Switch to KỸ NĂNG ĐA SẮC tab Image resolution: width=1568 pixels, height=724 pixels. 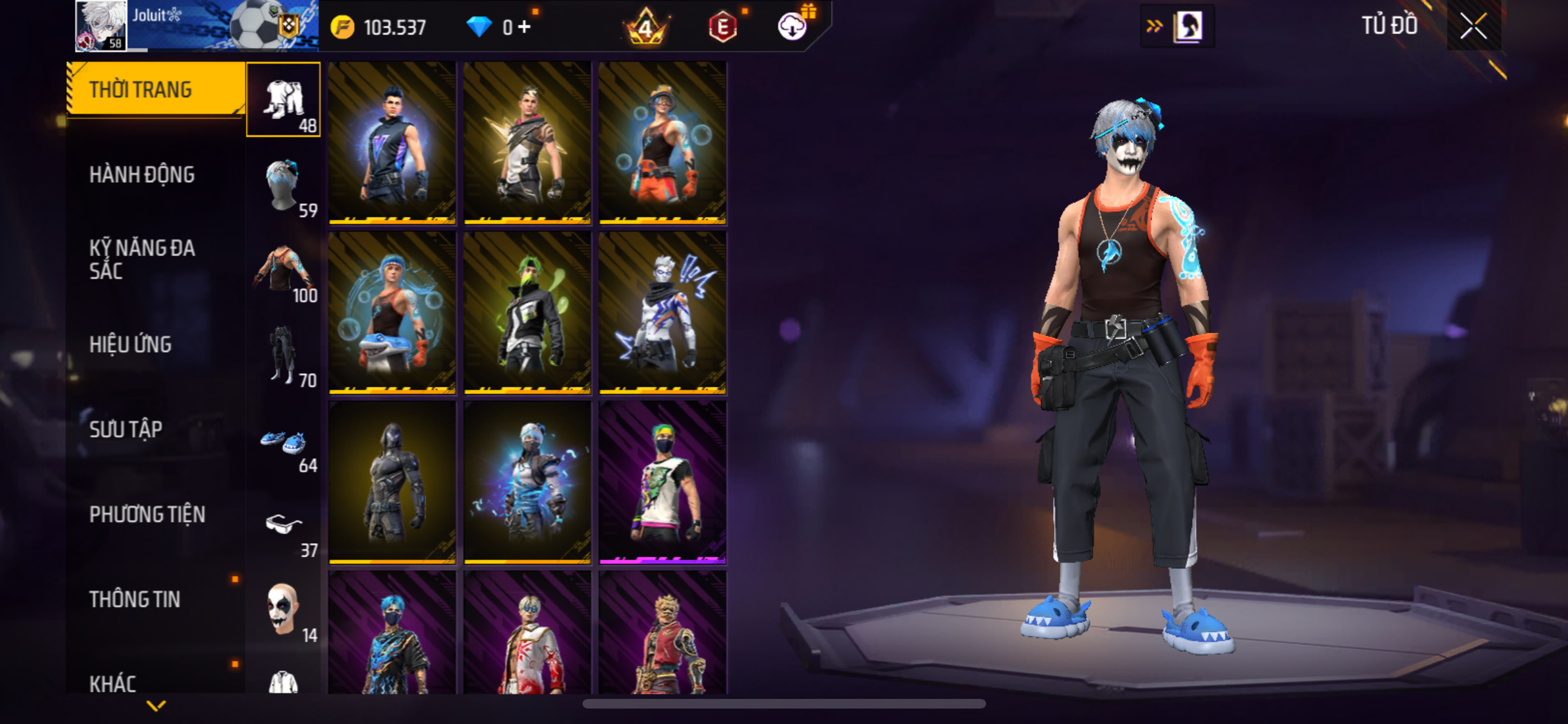point(142,259)
